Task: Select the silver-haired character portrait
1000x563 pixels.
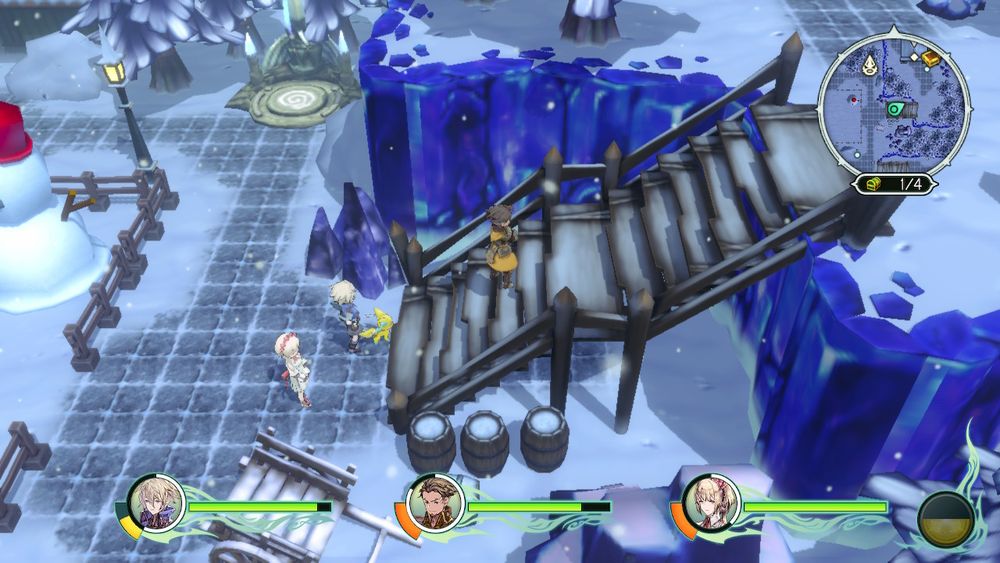Action: pyautogui.click(x=156, y=502)
